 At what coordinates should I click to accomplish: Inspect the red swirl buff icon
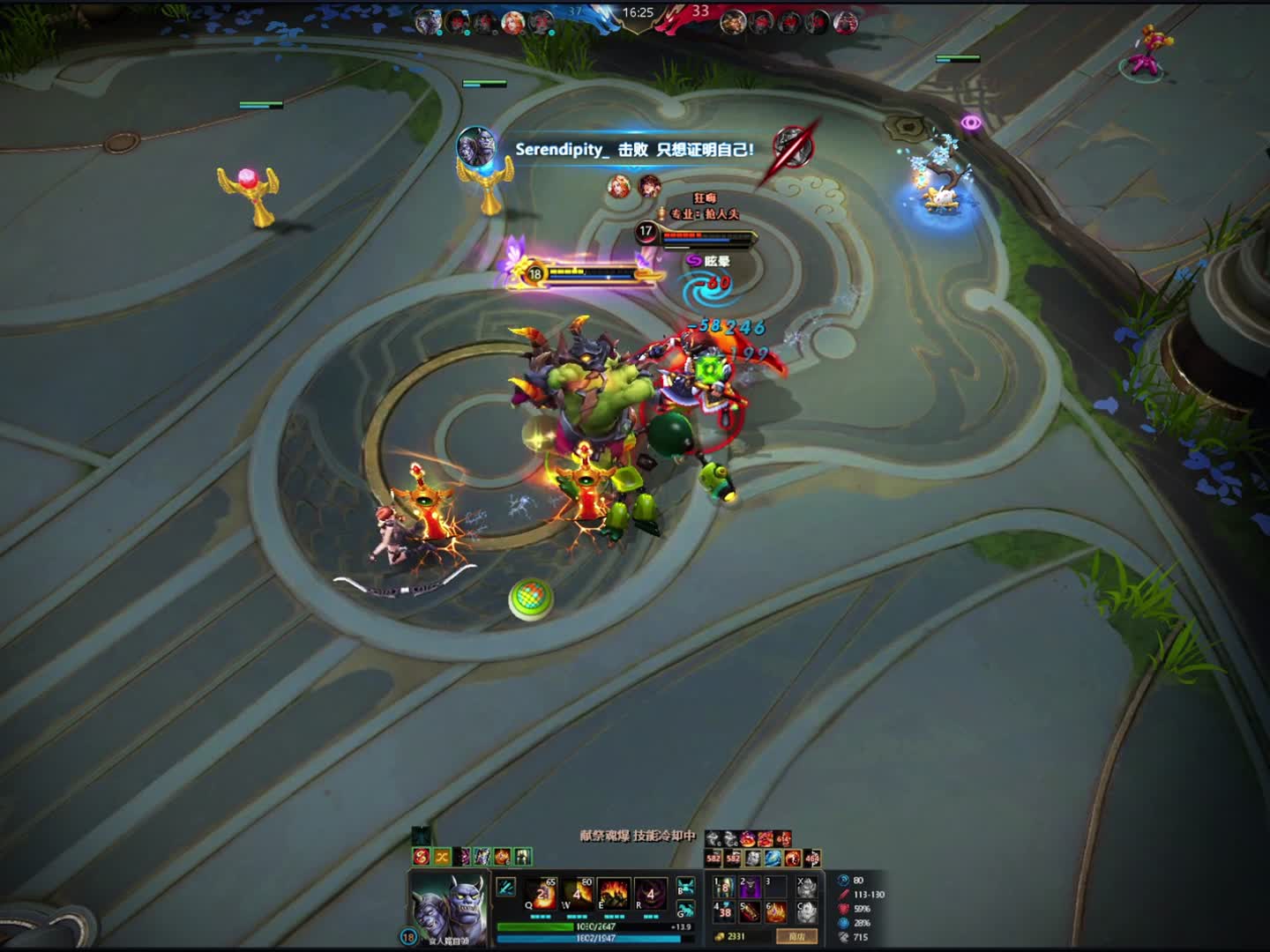[x=421, y=856]
